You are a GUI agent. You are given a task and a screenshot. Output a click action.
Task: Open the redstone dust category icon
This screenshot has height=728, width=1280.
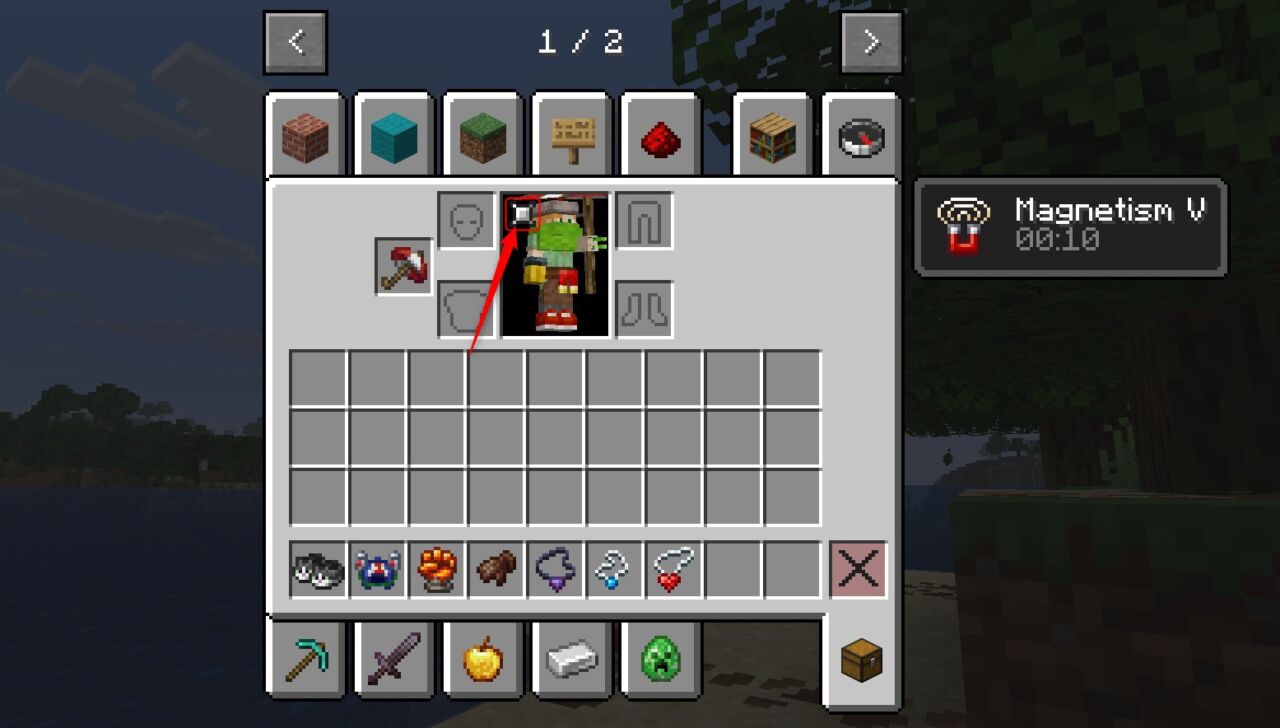(x=660, y=137)
